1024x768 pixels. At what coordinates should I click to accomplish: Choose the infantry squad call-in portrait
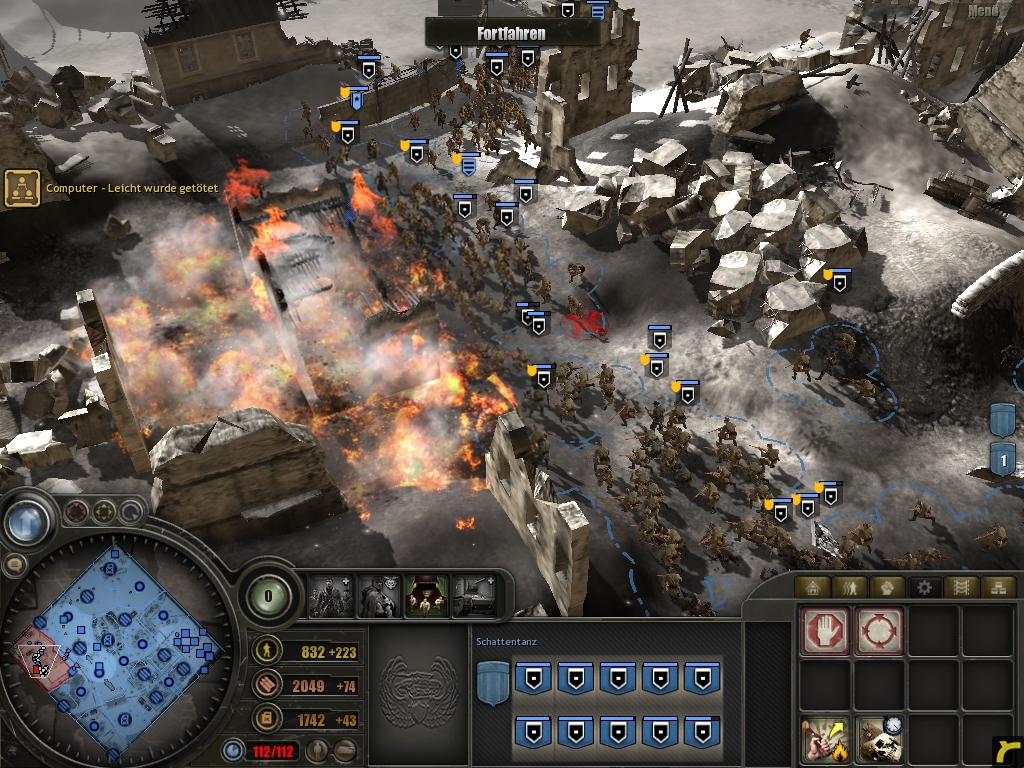pos(330,596)
